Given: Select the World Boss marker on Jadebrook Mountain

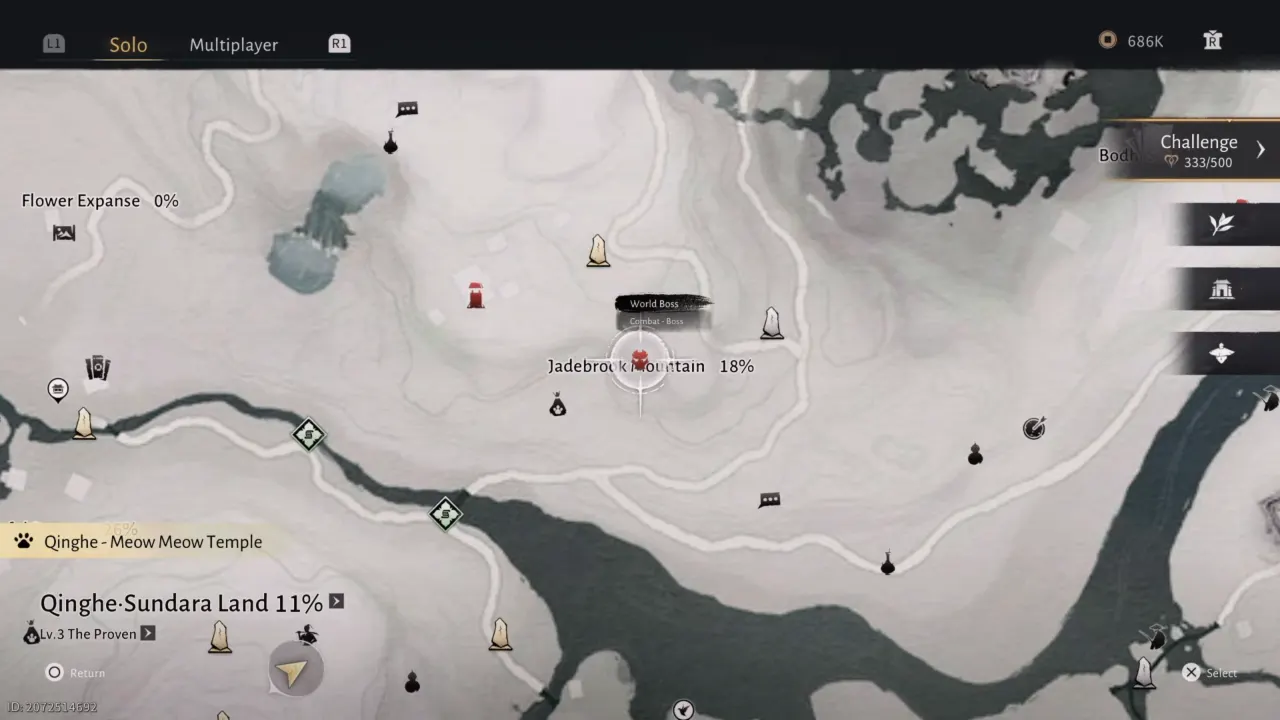Looking at the screenshot, I should 640,358.
